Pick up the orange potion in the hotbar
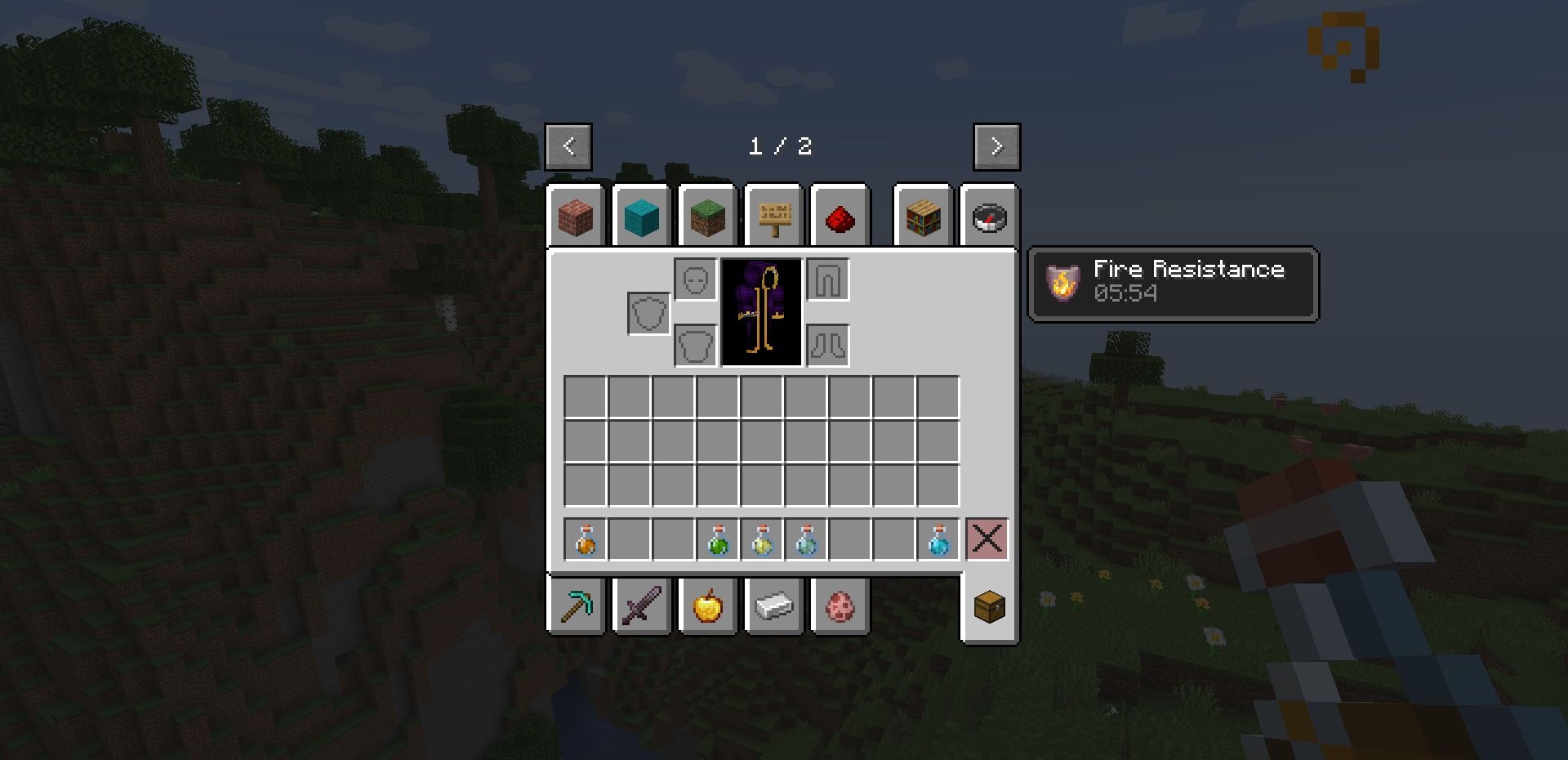The width and height of the screenshot is (1568, 760). [586, 539]
